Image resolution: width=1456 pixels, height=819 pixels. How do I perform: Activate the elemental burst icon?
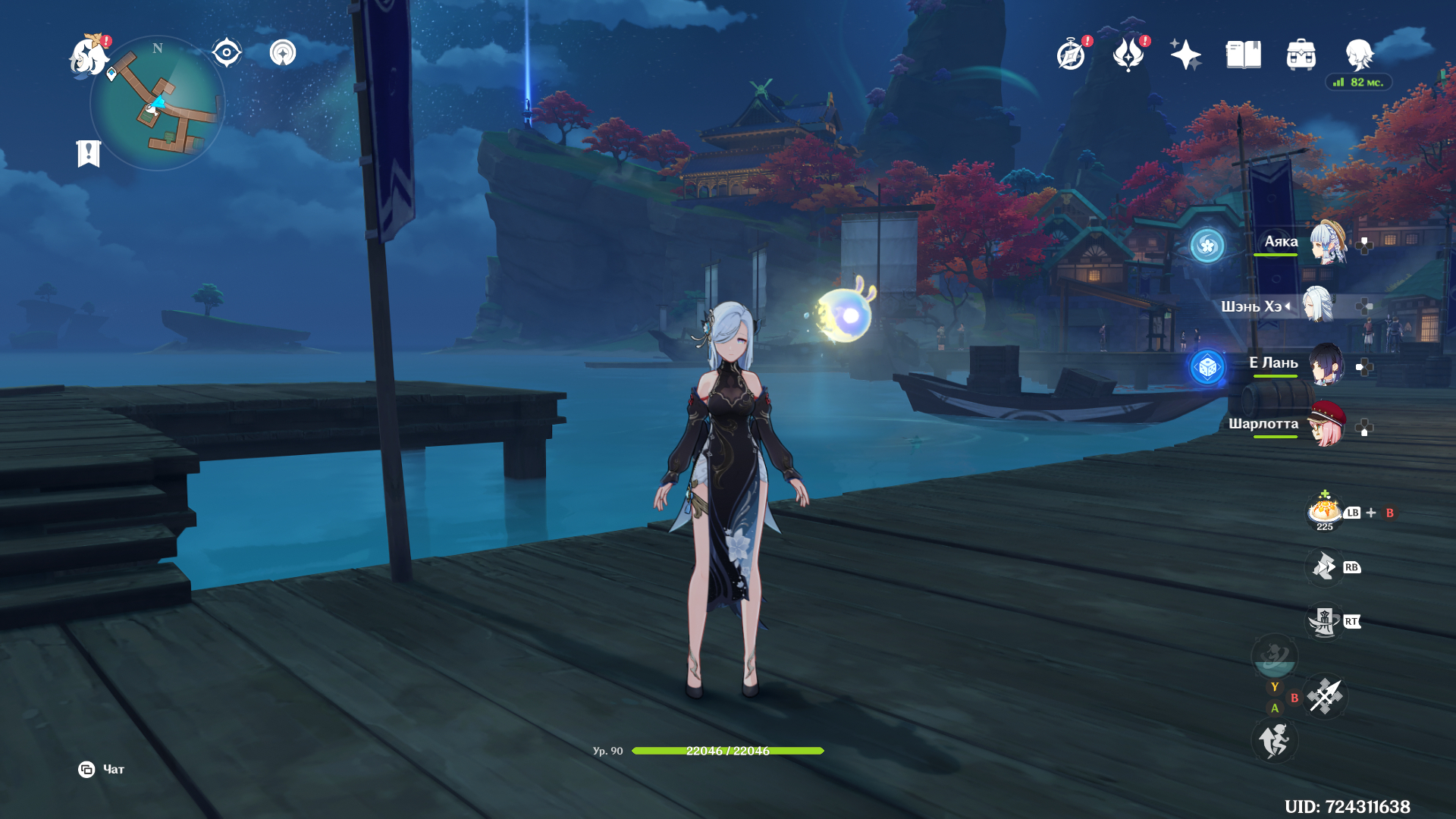click(1275, 656)
